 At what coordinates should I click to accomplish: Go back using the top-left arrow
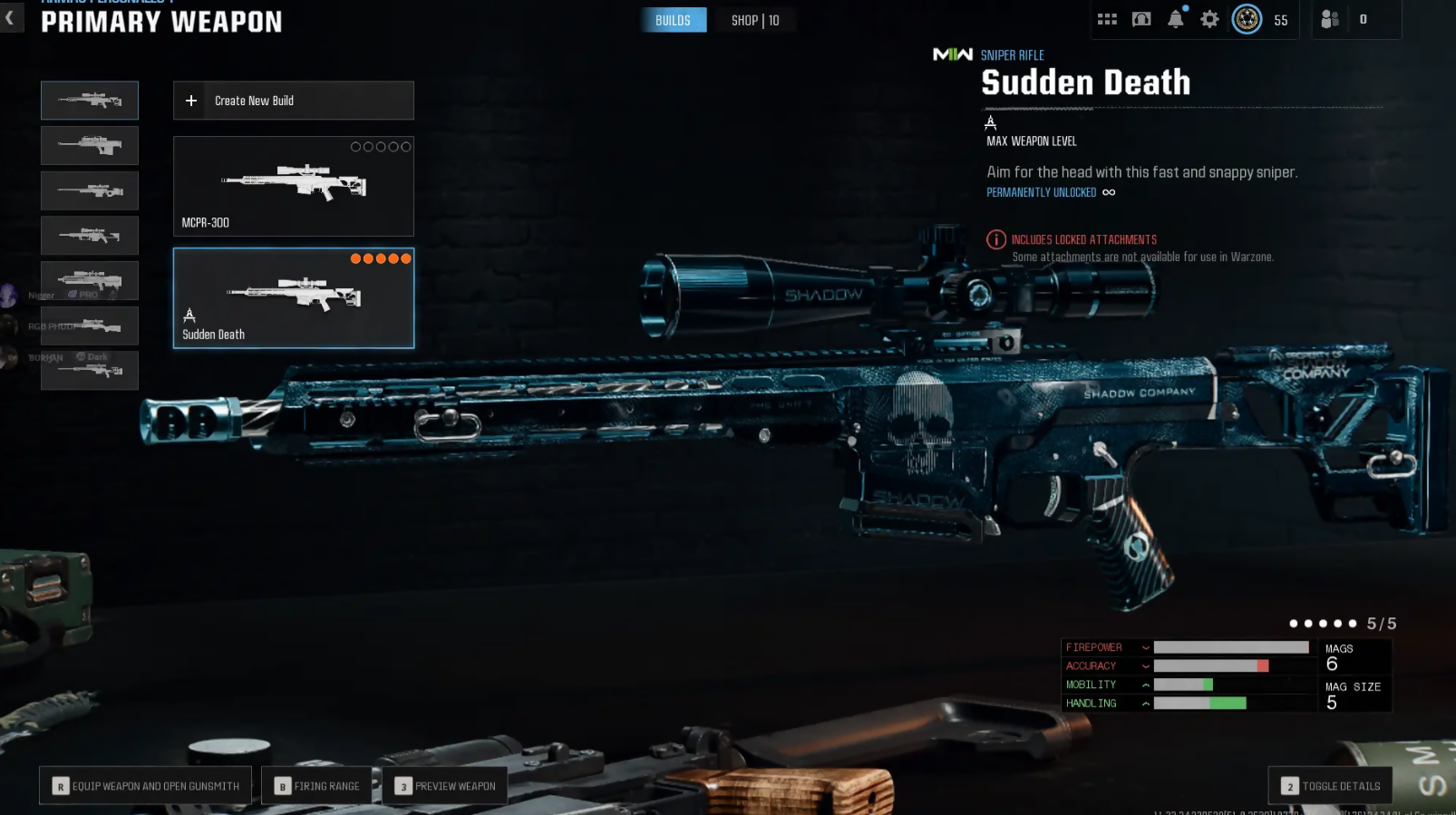pyautogui.click(x=10, y=18)
